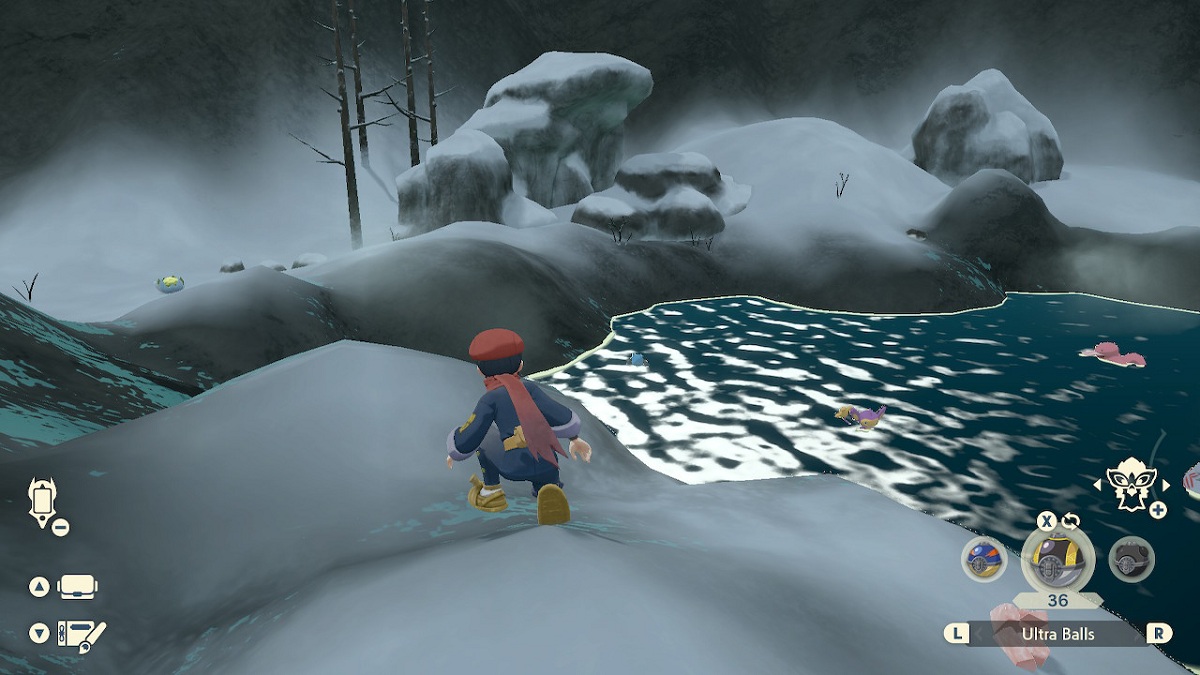Cycle to the next ride Pokémon arrow
The image size is (1200, 675).
point(1166,486)
